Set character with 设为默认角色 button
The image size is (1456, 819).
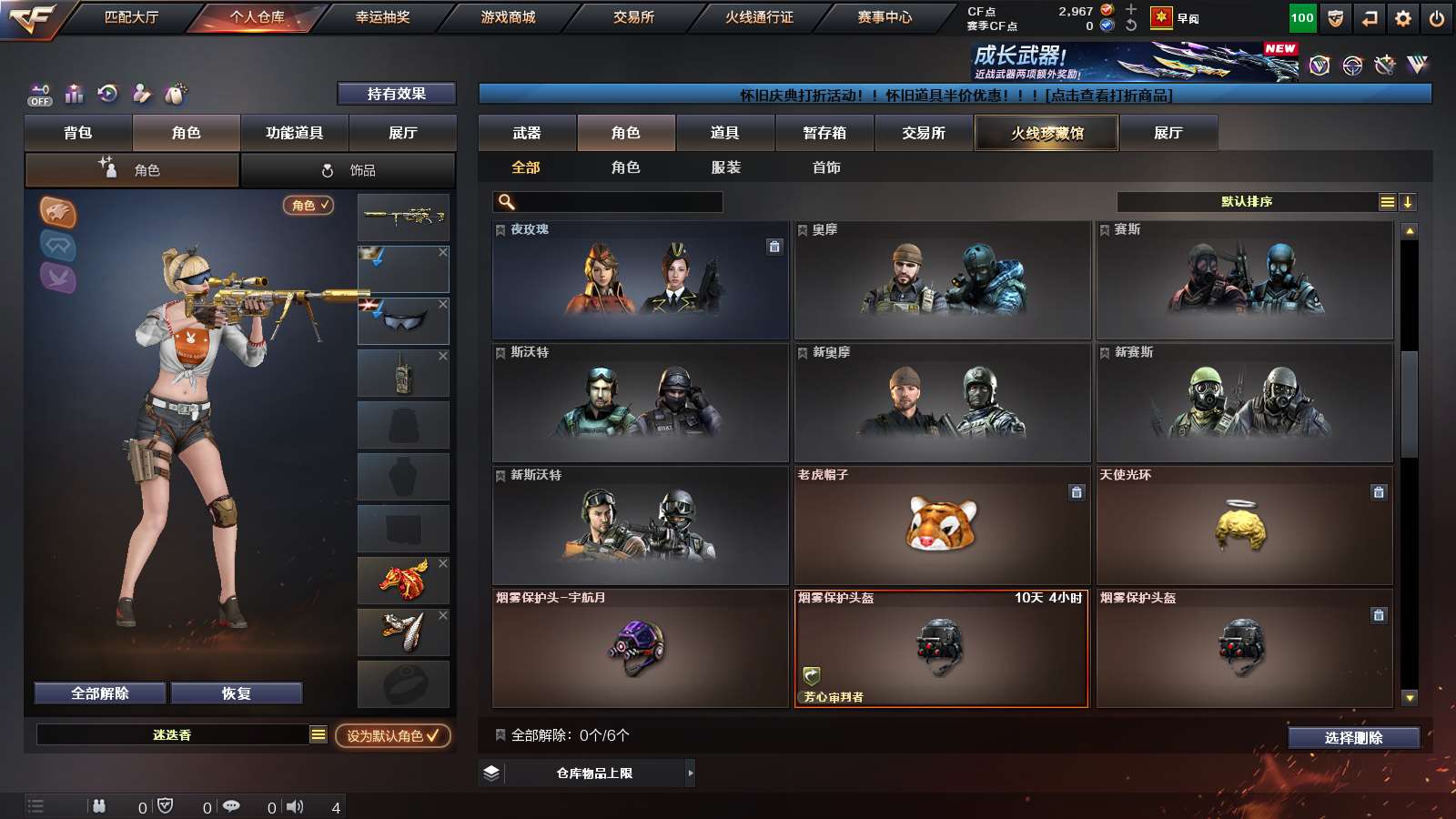pyautogui.click(x=392, y=735)
